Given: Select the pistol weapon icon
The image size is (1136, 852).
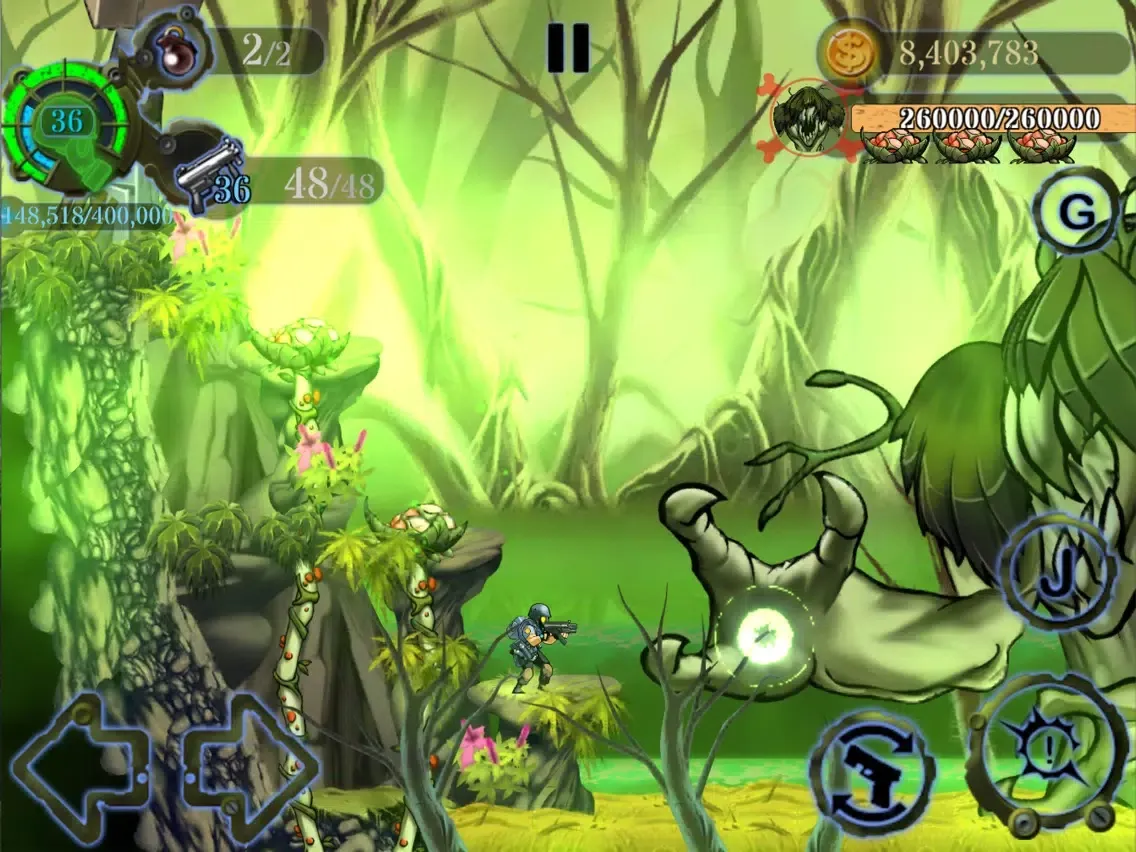Looking at the screenshot, I should (209, 170).
